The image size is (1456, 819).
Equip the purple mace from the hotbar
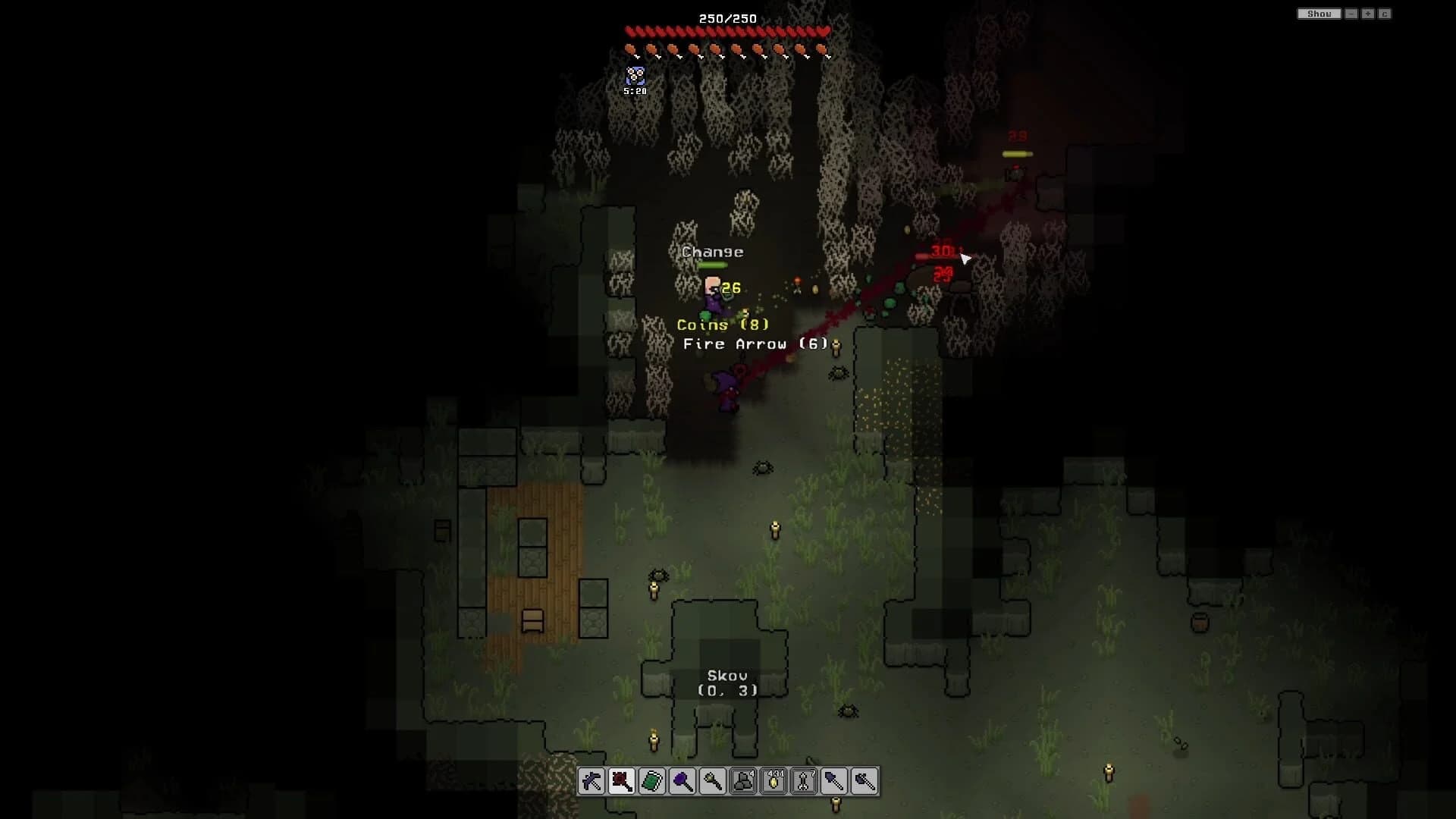click(684, 781)
